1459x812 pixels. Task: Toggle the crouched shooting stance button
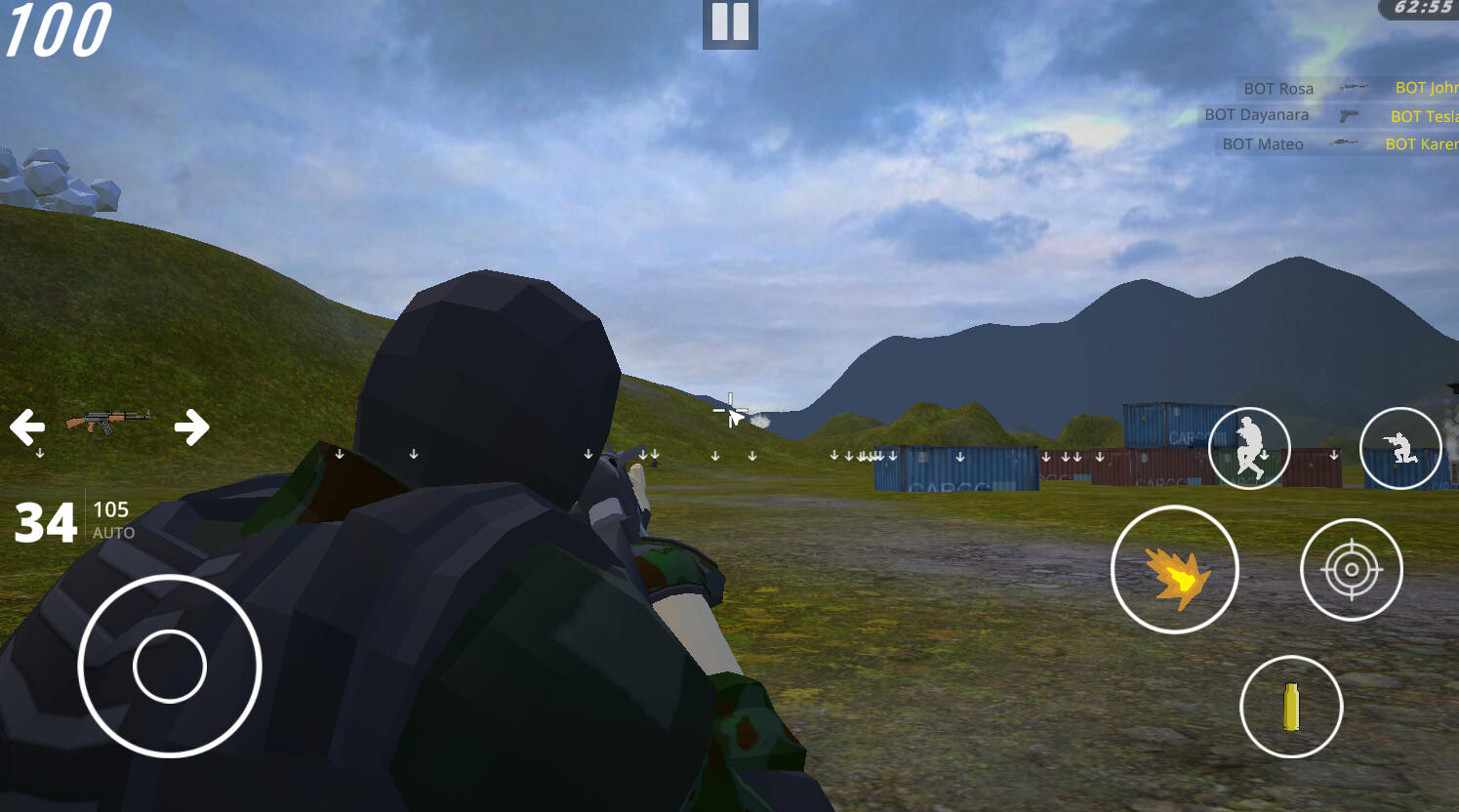[x=1401, y=447]
